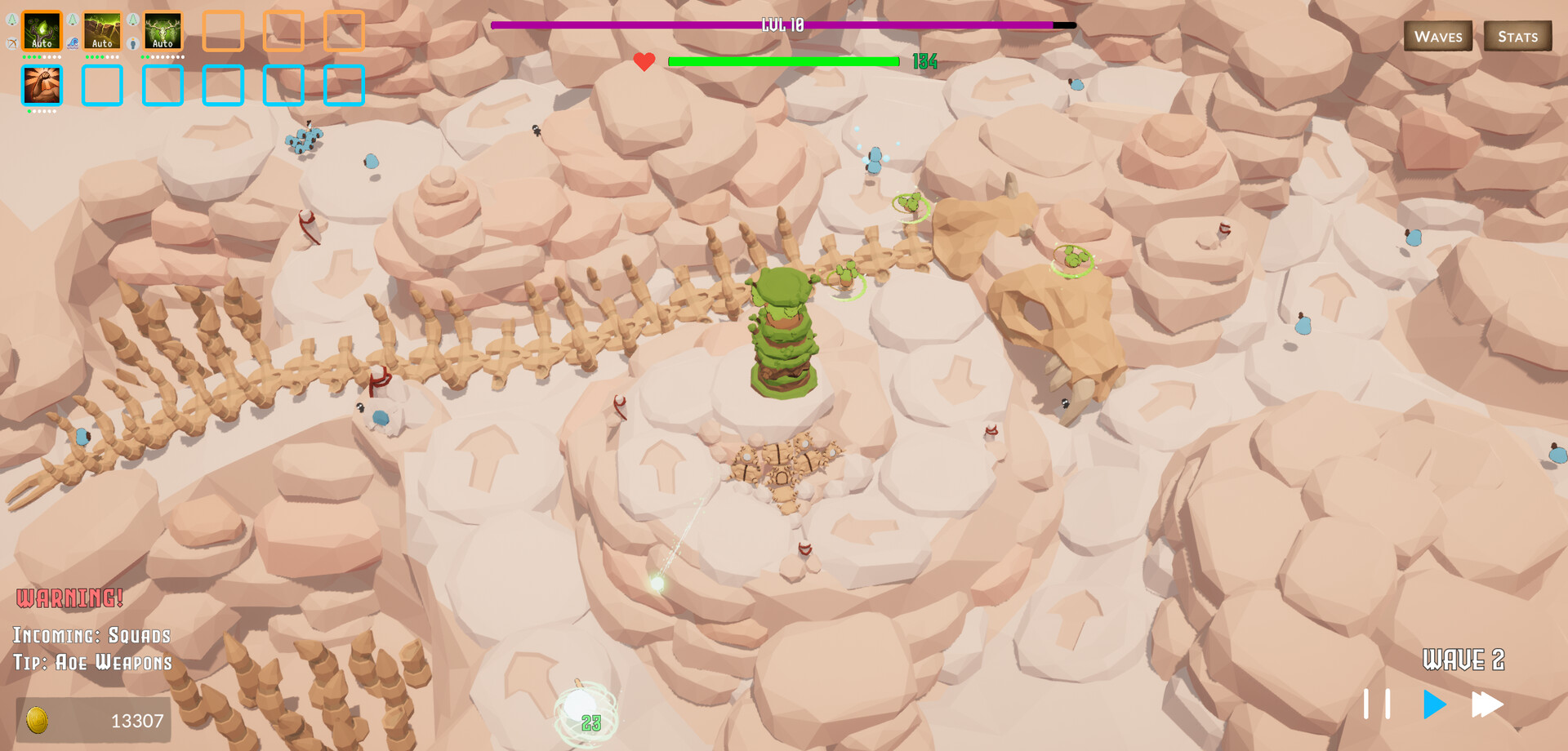Disable Auto on the deer skull ability
The width and height of the screenshot is (1568, 751).
[x=163, y=42]
